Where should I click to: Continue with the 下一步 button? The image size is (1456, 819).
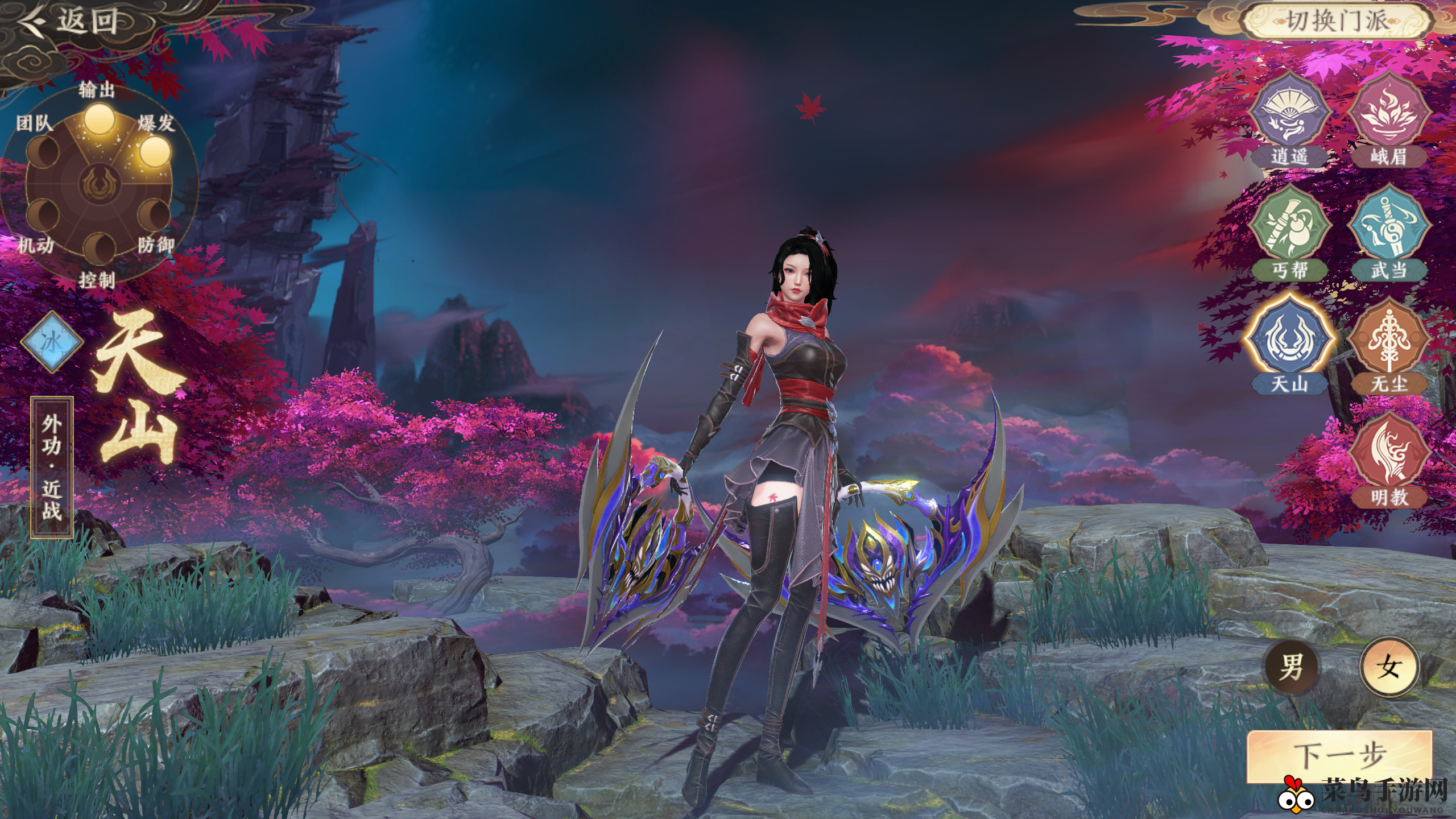[1339, 755]
